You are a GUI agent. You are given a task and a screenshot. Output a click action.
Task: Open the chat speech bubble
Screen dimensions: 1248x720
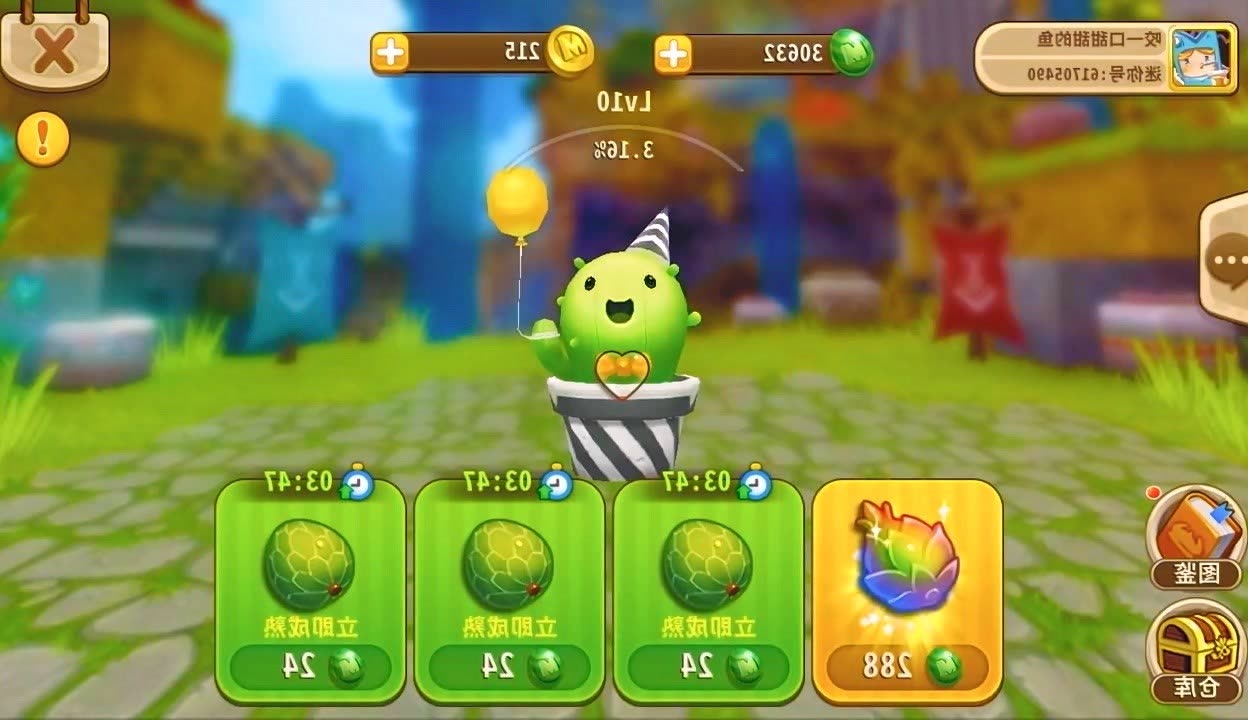[x=1226, y=260]
